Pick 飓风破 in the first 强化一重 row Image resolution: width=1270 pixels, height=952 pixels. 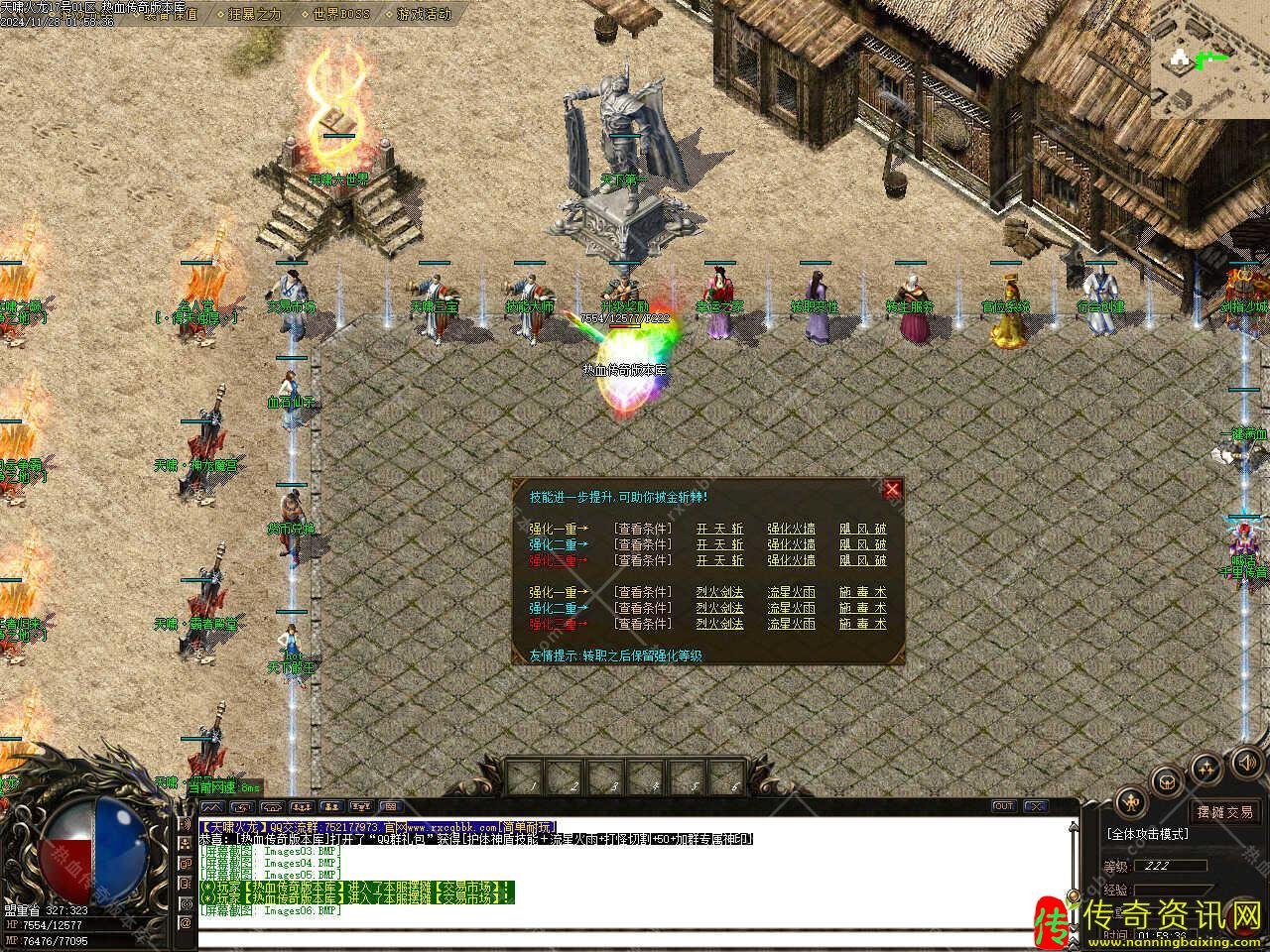[862, 529]
